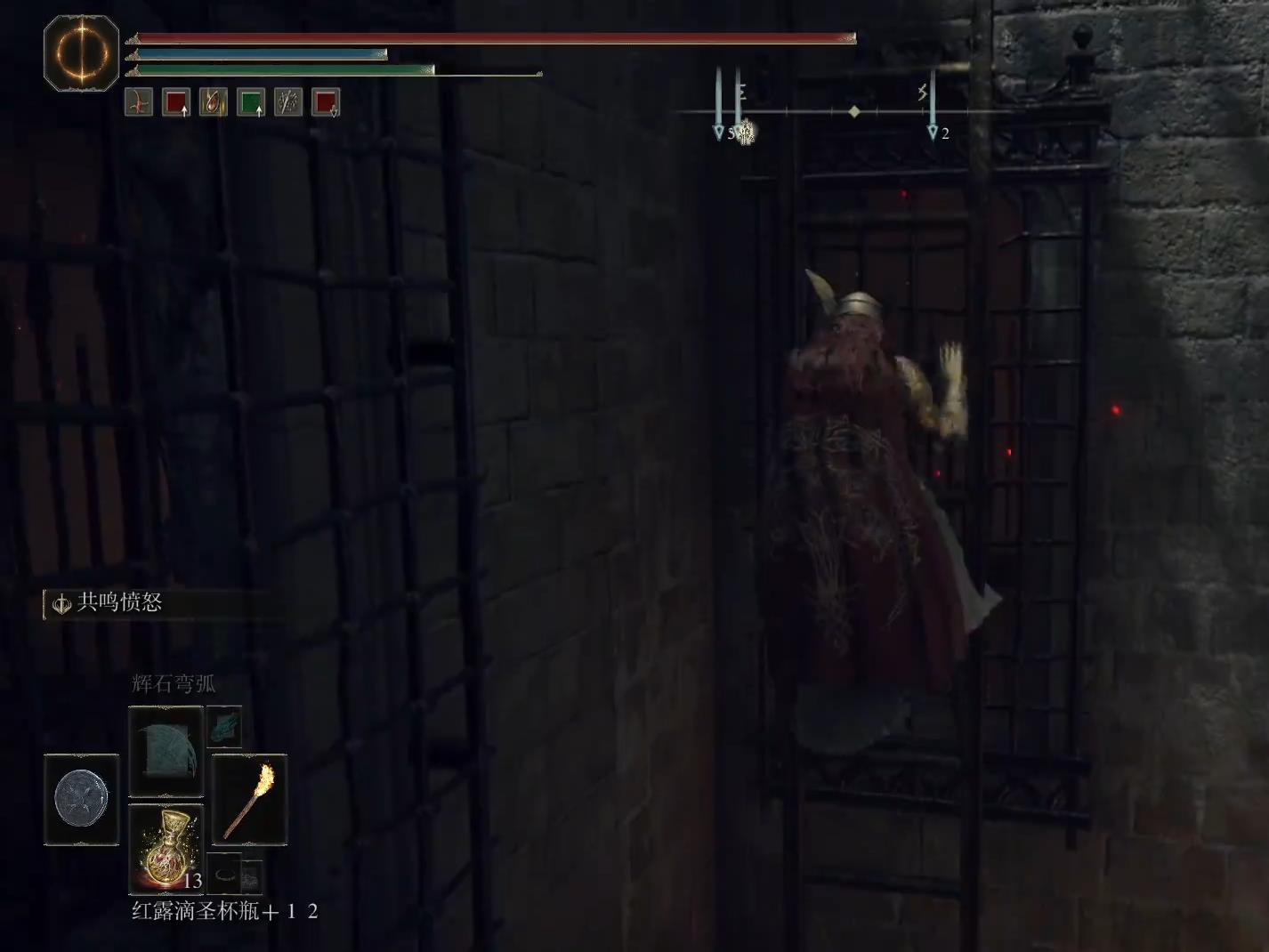The height and width of the screenshot is (952, 1269).
Task: Click the red square down-arrow debuff icon
Action: [326, 103]
